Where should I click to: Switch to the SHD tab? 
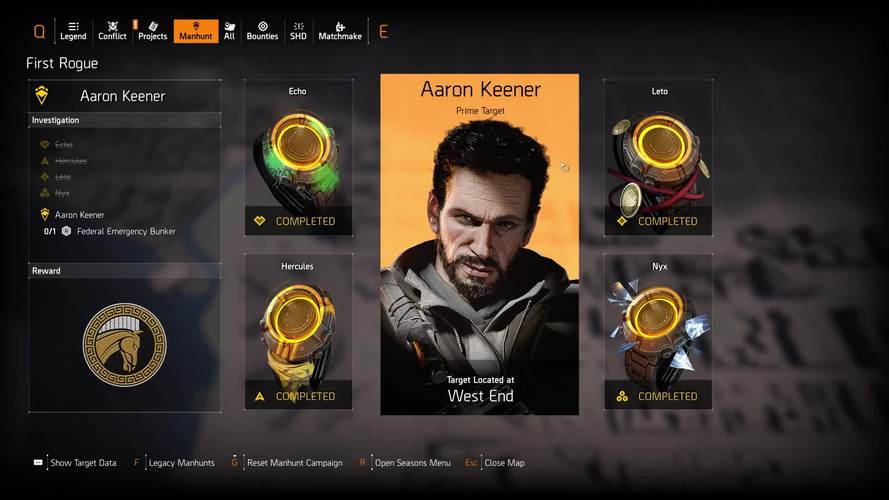(x=298, y=31)
